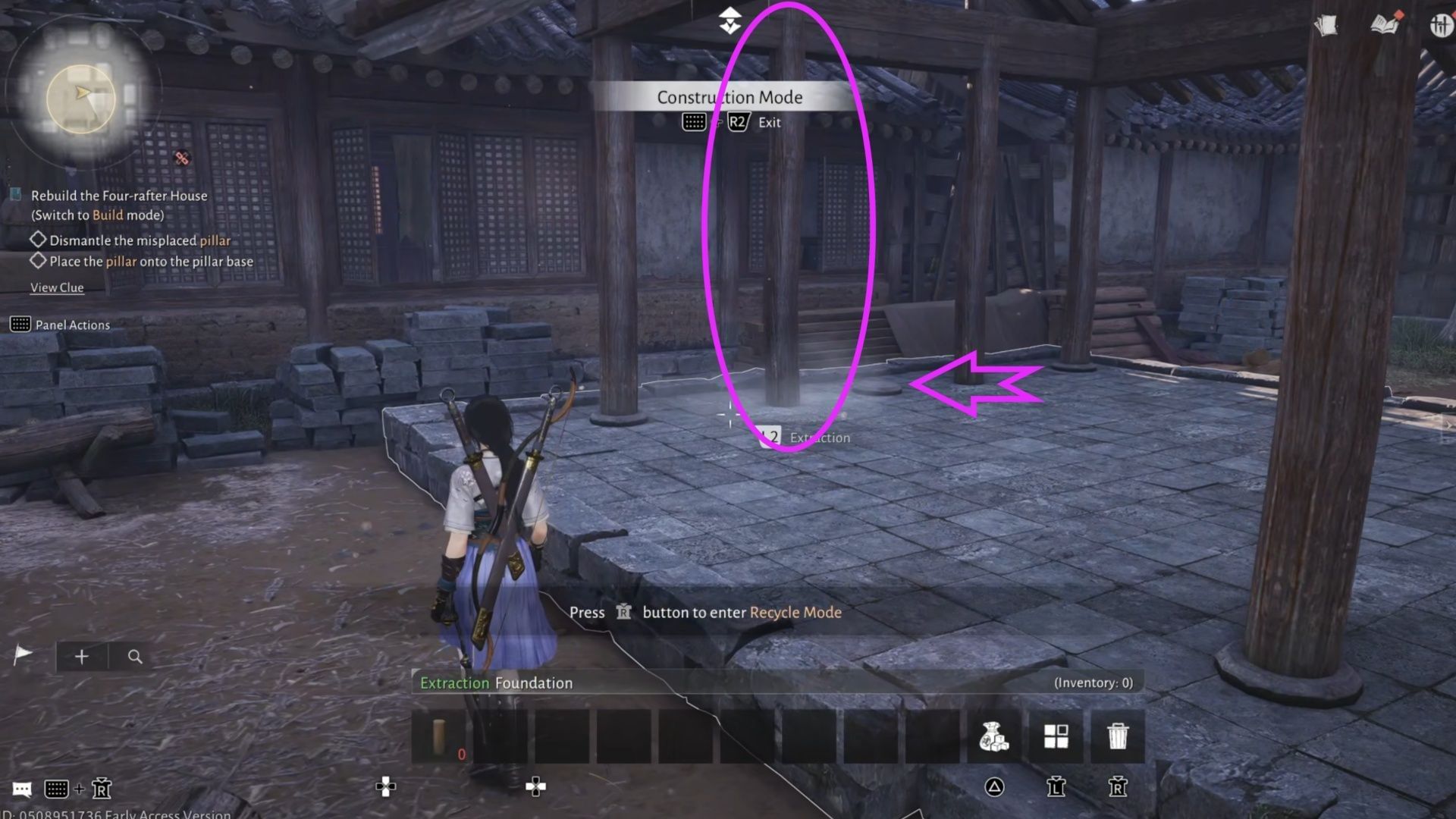The width and height of the screenshot is (1456, 819).
Task: Open the documents/notes icon at top right
Action: (1326, 24)
